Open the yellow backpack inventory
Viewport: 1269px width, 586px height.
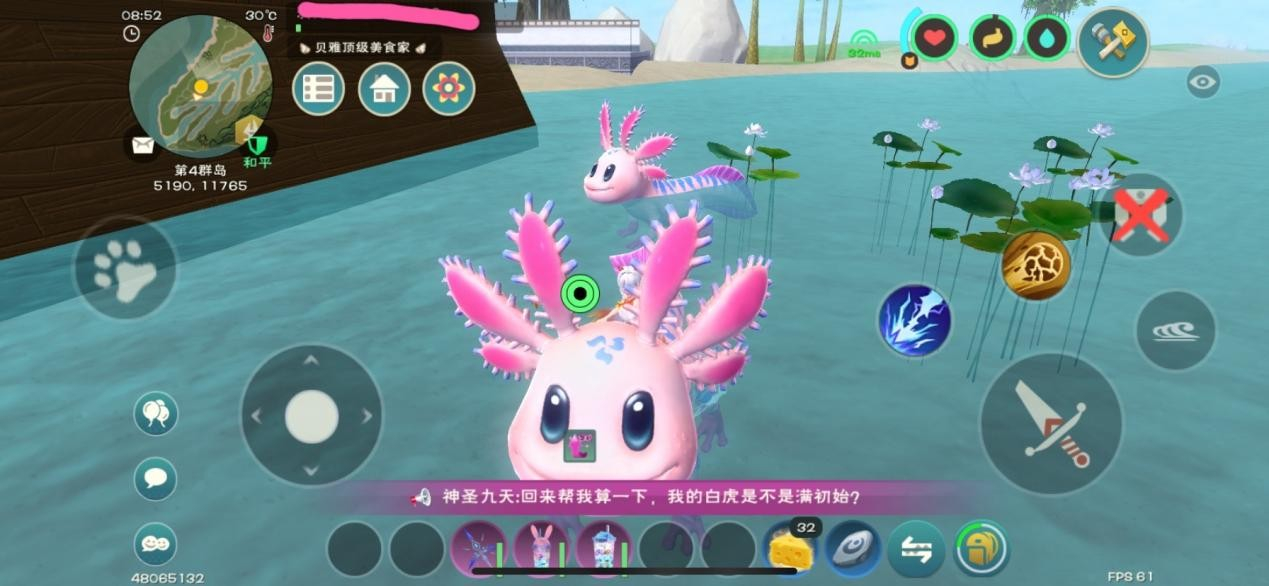click(x=981, y=549)
